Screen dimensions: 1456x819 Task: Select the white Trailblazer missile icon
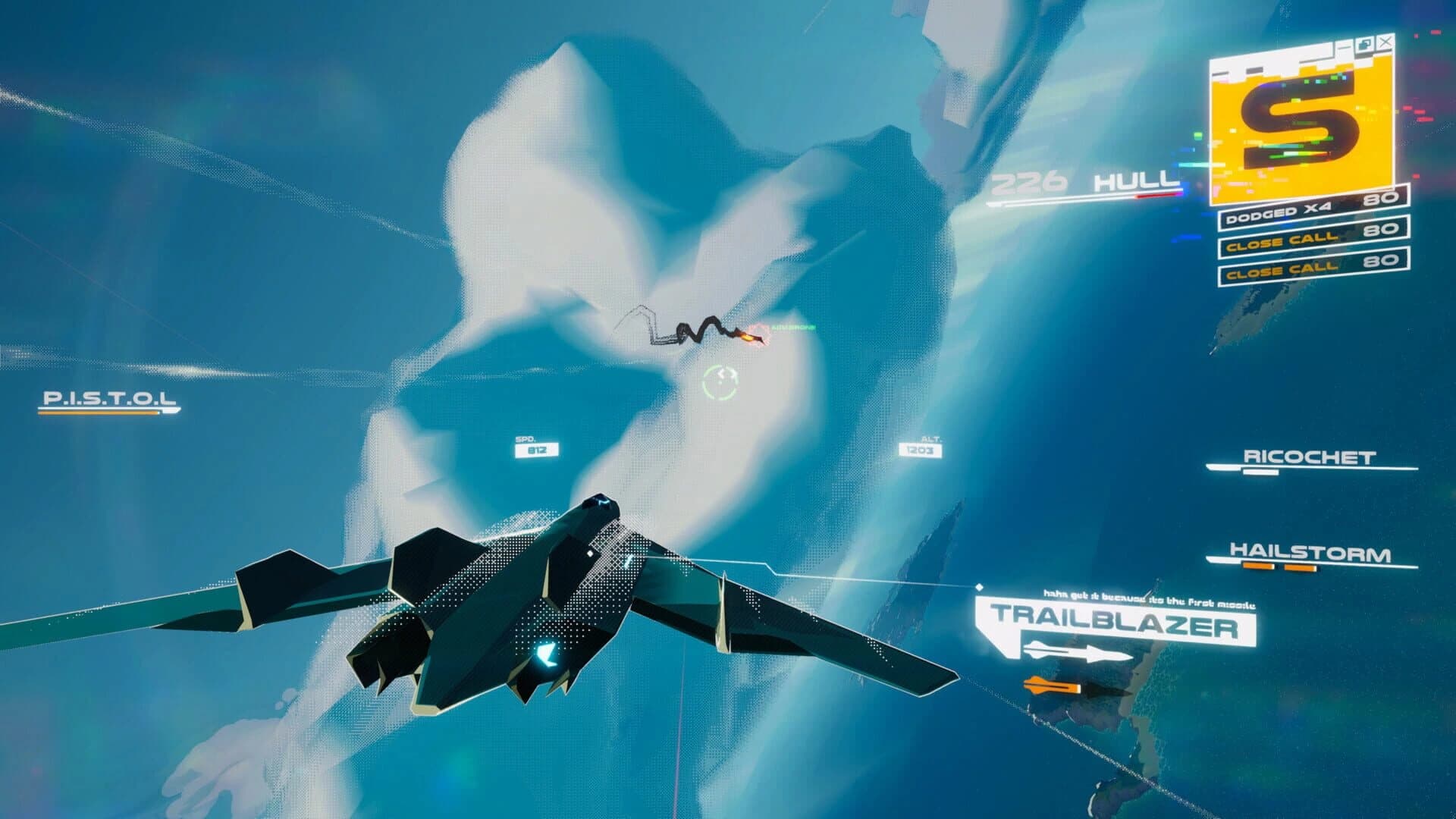(x=1077, y=649)
